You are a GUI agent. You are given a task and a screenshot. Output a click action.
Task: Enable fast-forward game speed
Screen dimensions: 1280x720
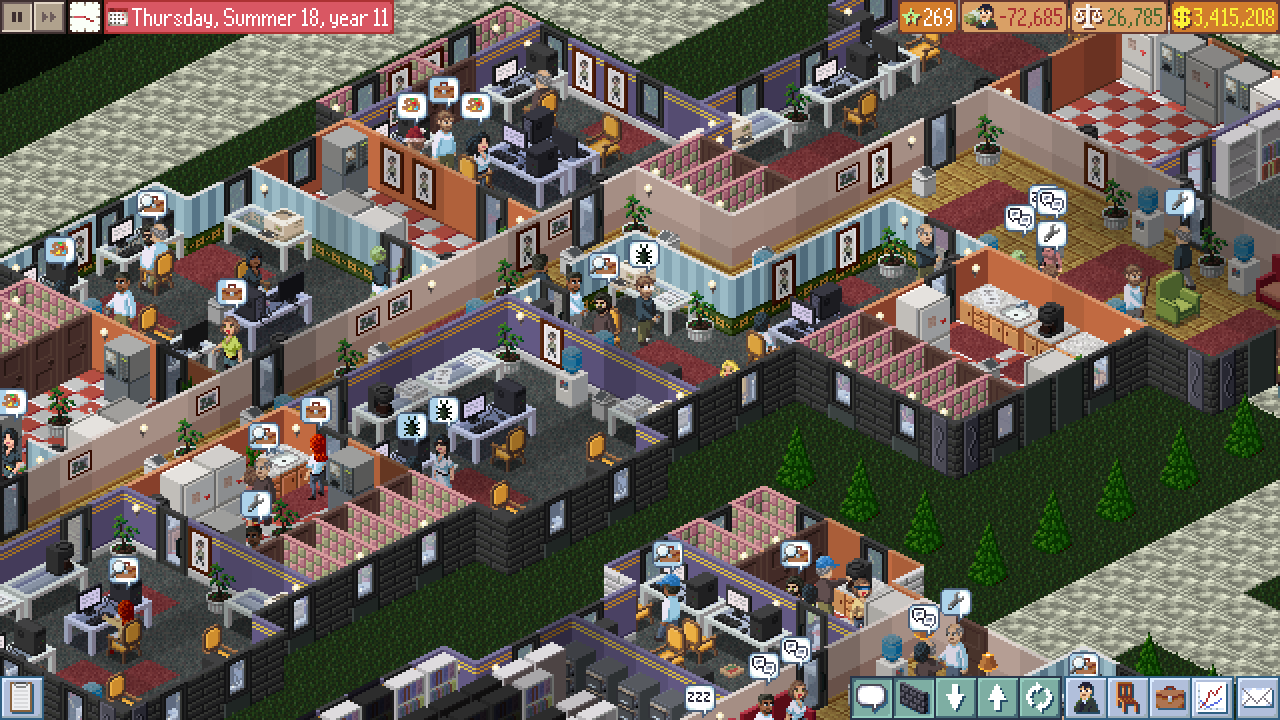coord(48,16)
